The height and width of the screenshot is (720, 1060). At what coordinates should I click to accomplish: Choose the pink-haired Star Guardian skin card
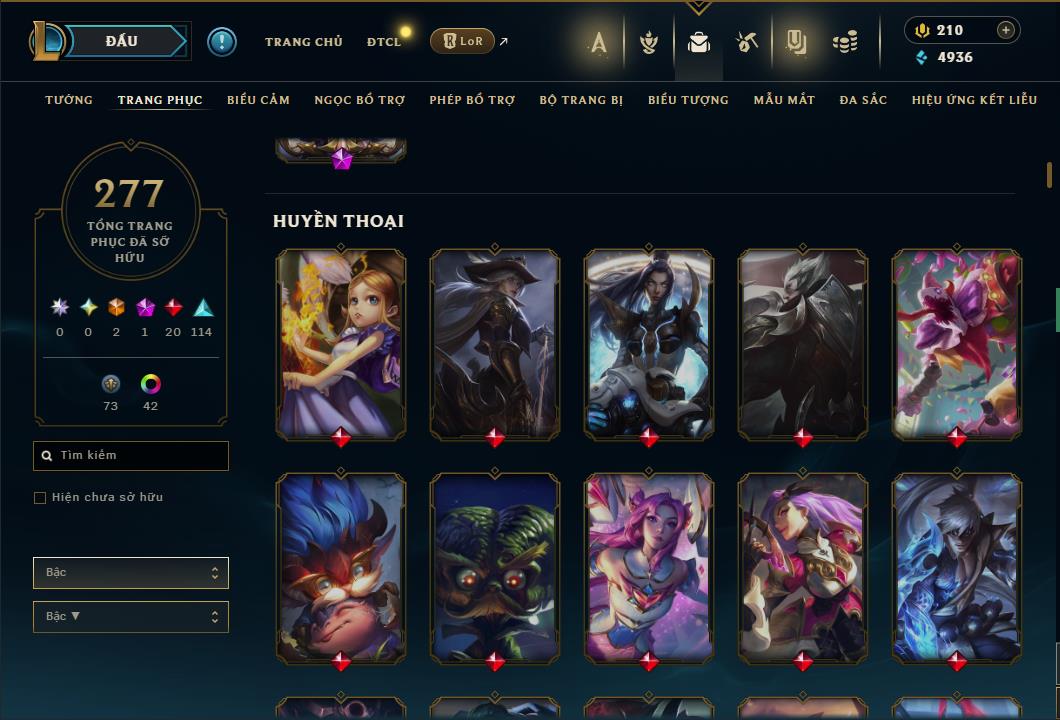[649, 568]
